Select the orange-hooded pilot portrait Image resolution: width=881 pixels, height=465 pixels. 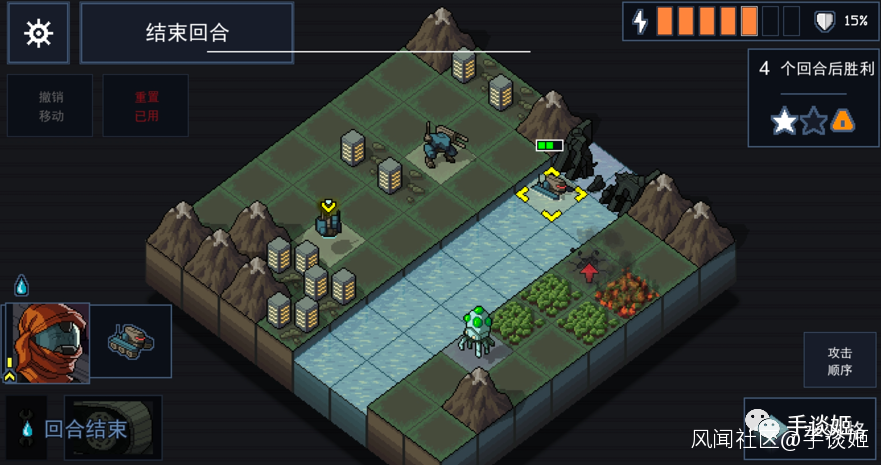tap(48, 342)
